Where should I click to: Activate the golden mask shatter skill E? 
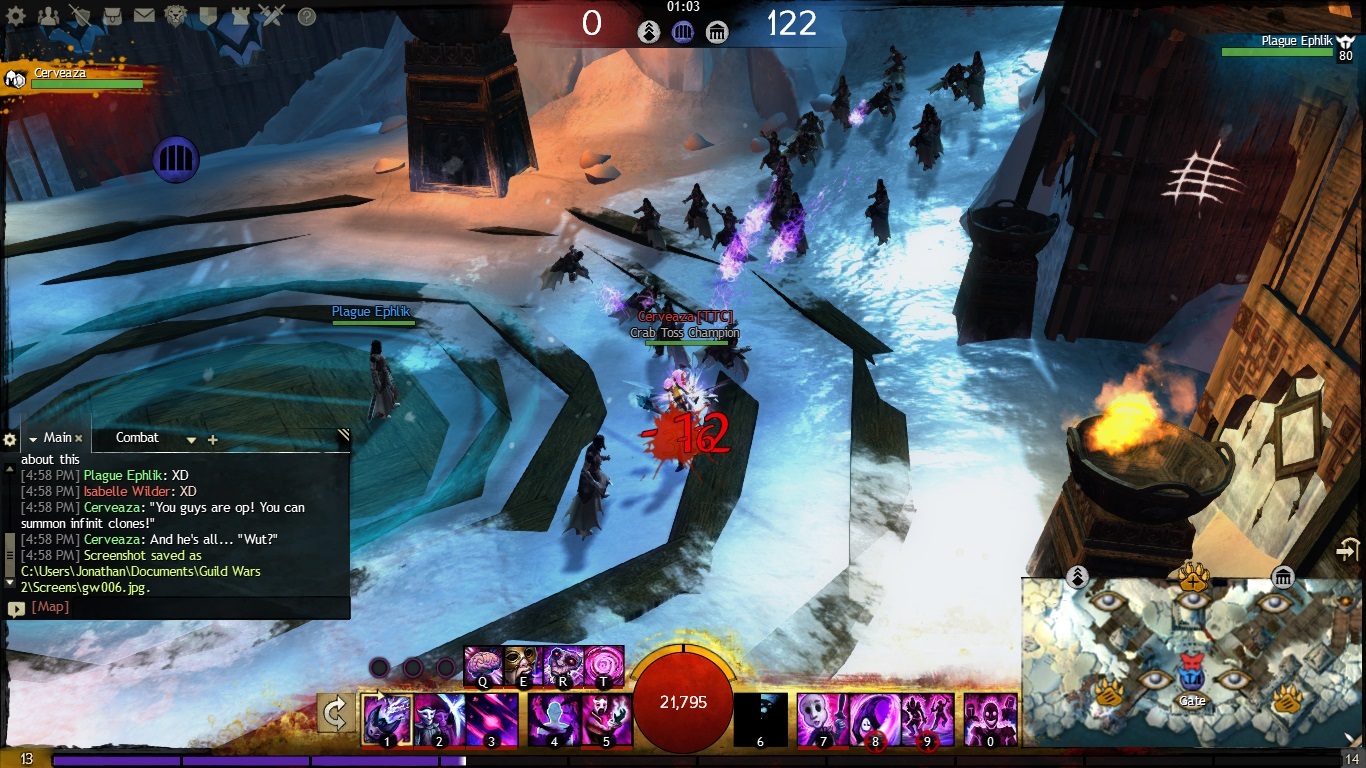(522, 665)
